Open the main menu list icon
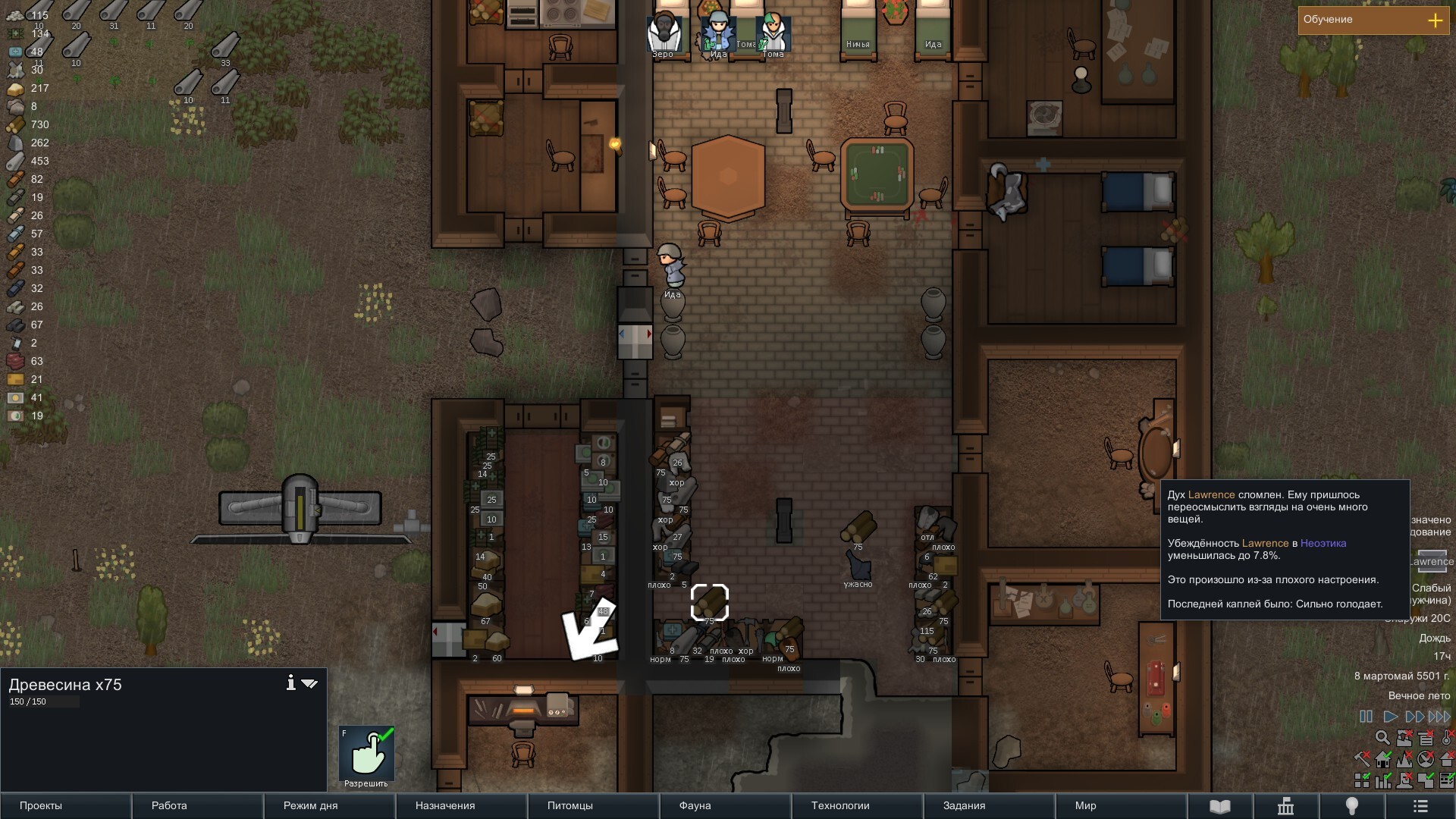Viewport: 1456px width, 819px height. click(1420, 806)
